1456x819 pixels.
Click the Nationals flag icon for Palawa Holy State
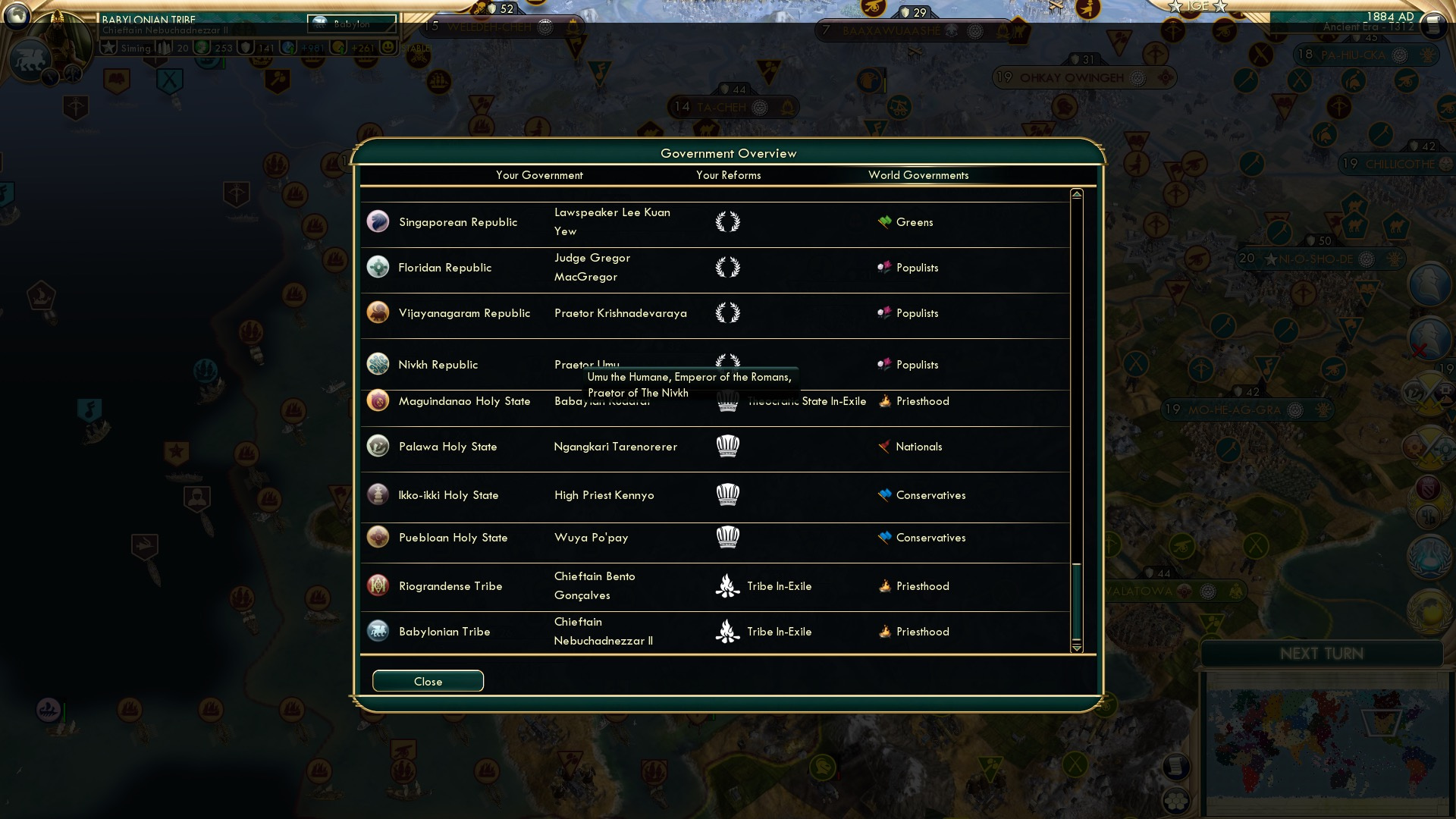pyautogui.click(x=883, y=447)
